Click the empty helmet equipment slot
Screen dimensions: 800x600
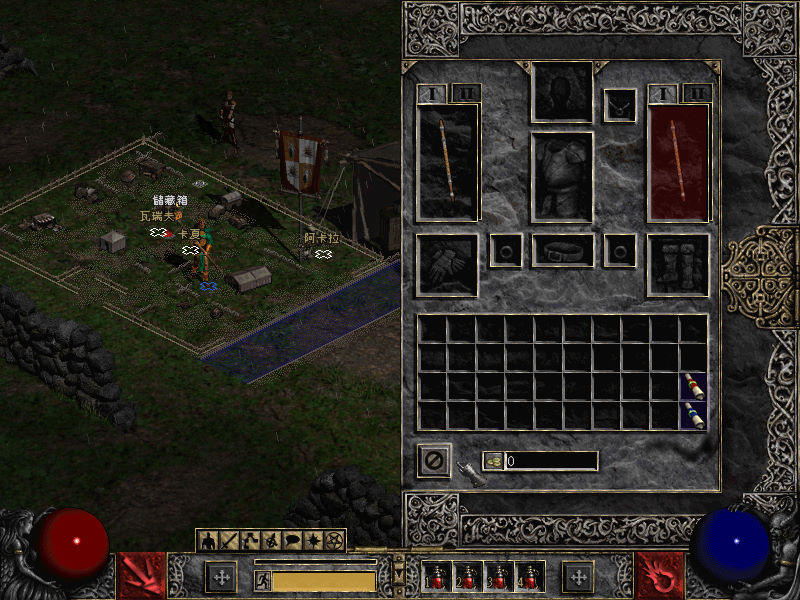(x=562, y=93)
